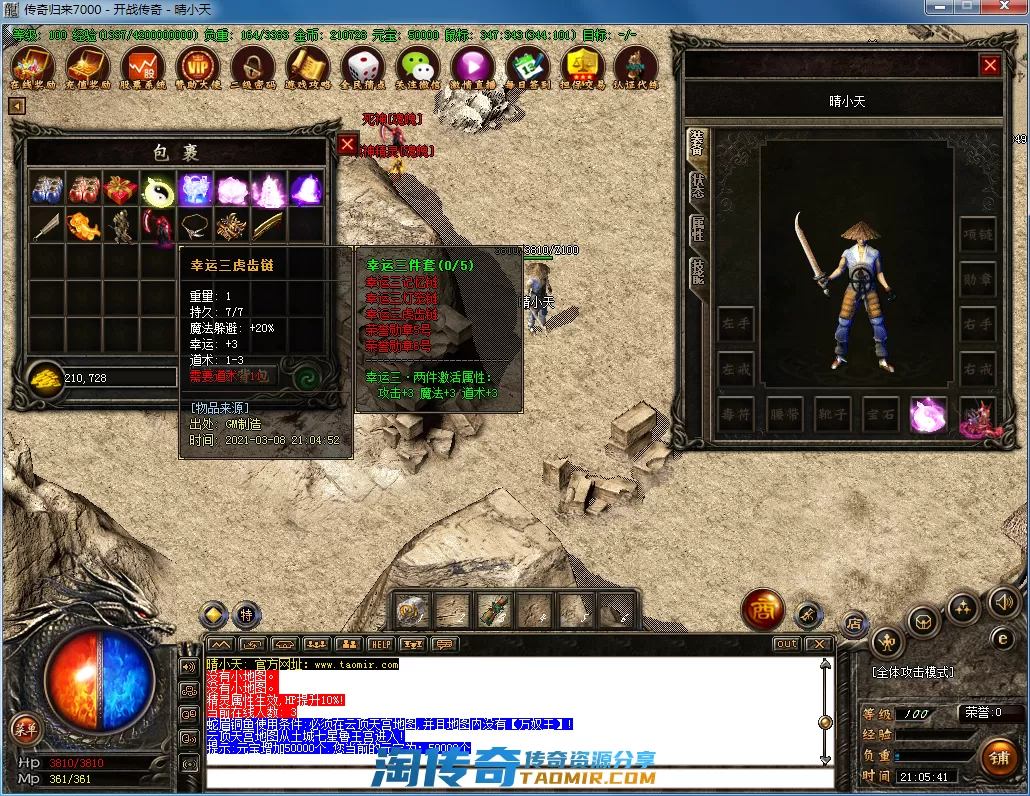Click the empty 项链 necklace equipment slot
Viewport: 1030px width, 796px height.
point(978,234)
